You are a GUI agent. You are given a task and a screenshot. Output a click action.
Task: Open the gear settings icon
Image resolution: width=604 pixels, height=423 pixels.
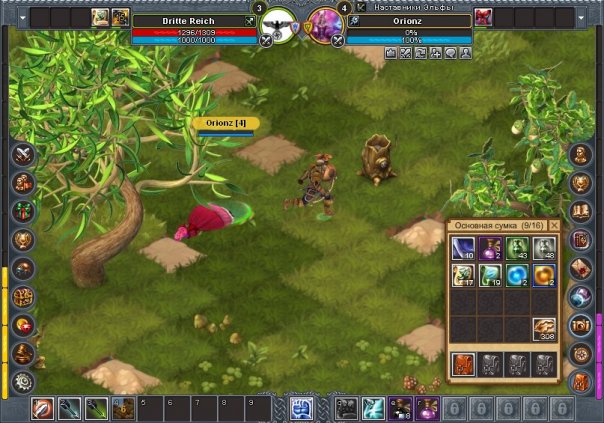[23, 381]
